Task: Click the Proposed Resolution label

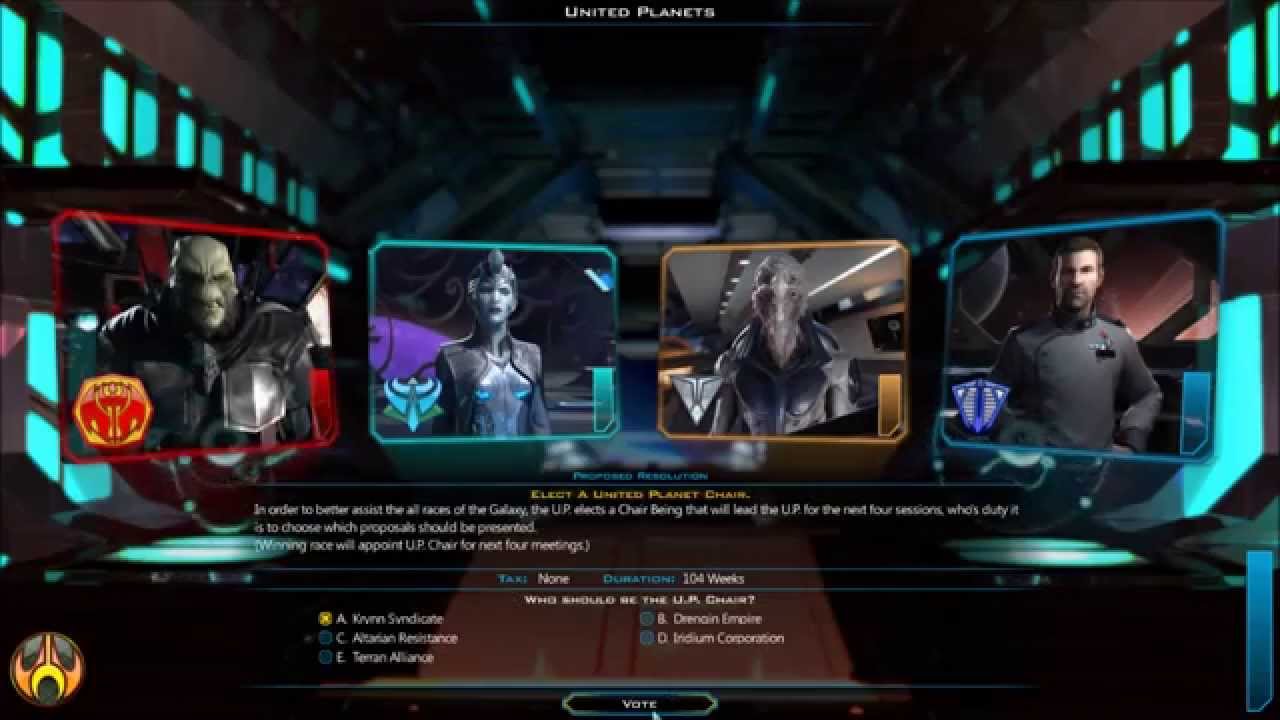Action: tap(640, 475)
